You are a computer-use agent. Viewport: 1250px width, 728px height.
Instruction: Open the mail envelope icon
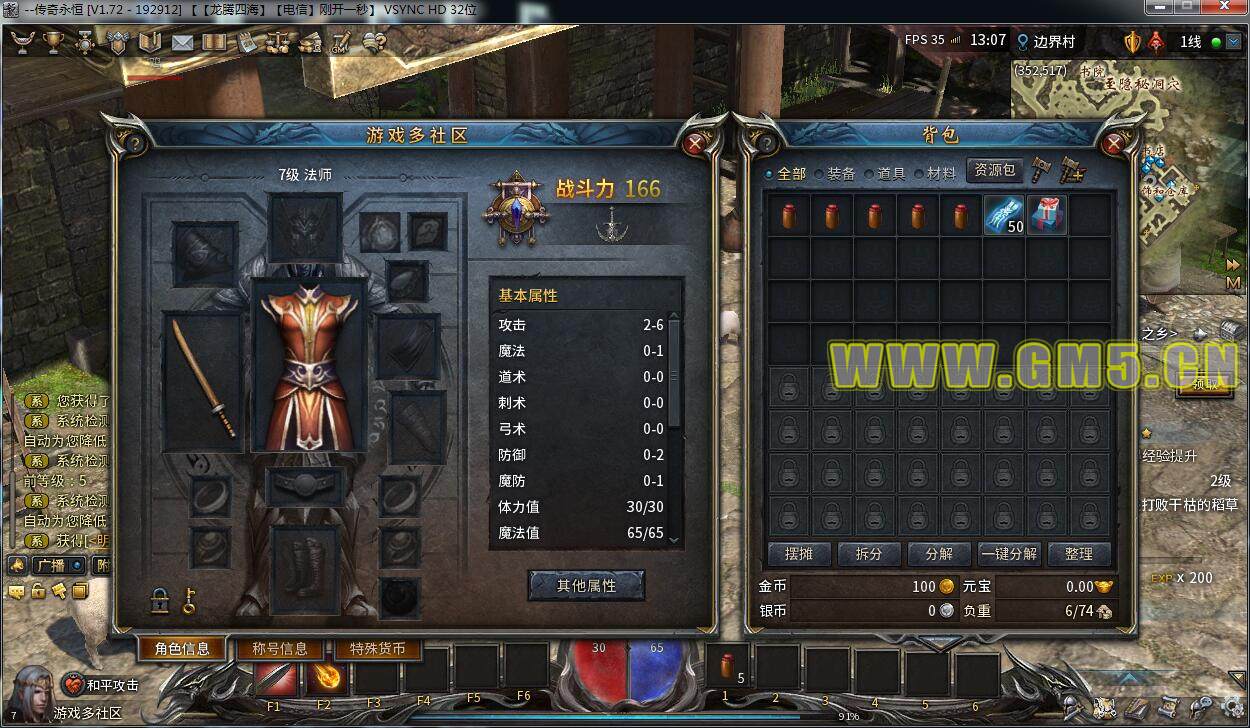[182, 42]
